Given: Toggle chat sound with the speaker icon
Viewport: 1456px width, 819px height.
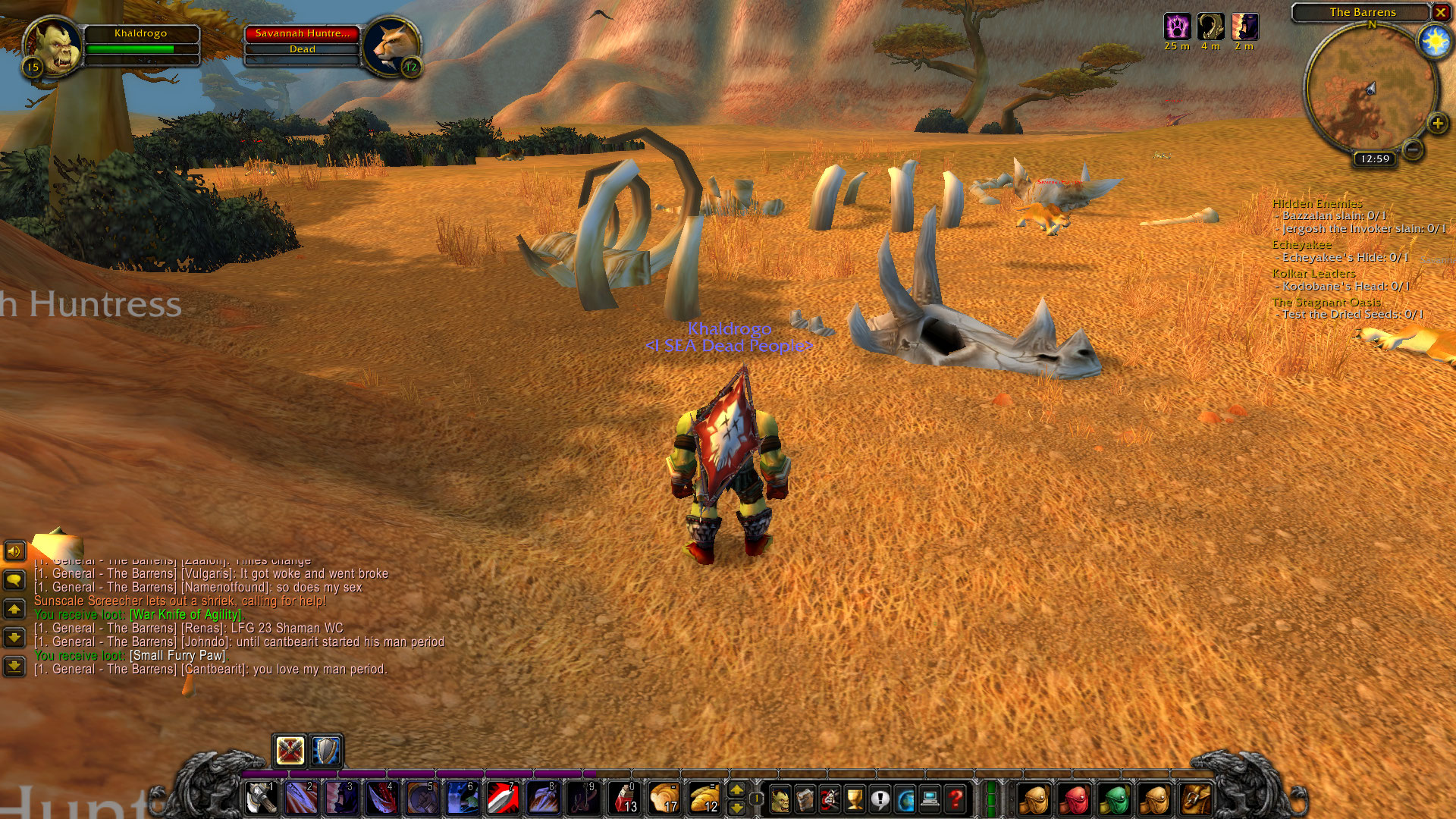Looking at the screenshot, I should click(14, 551).
